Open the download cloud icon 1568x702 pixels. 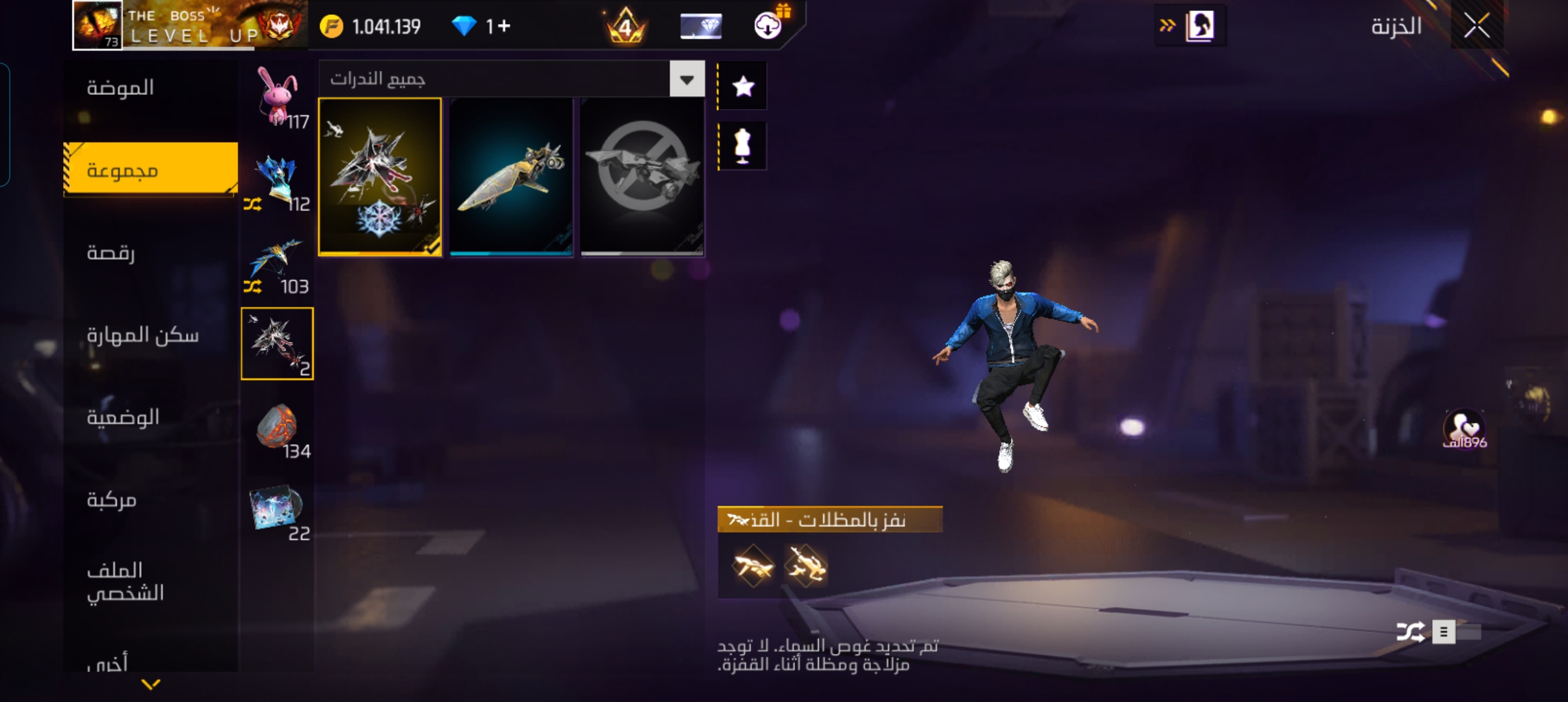click(x=768, y=26)
